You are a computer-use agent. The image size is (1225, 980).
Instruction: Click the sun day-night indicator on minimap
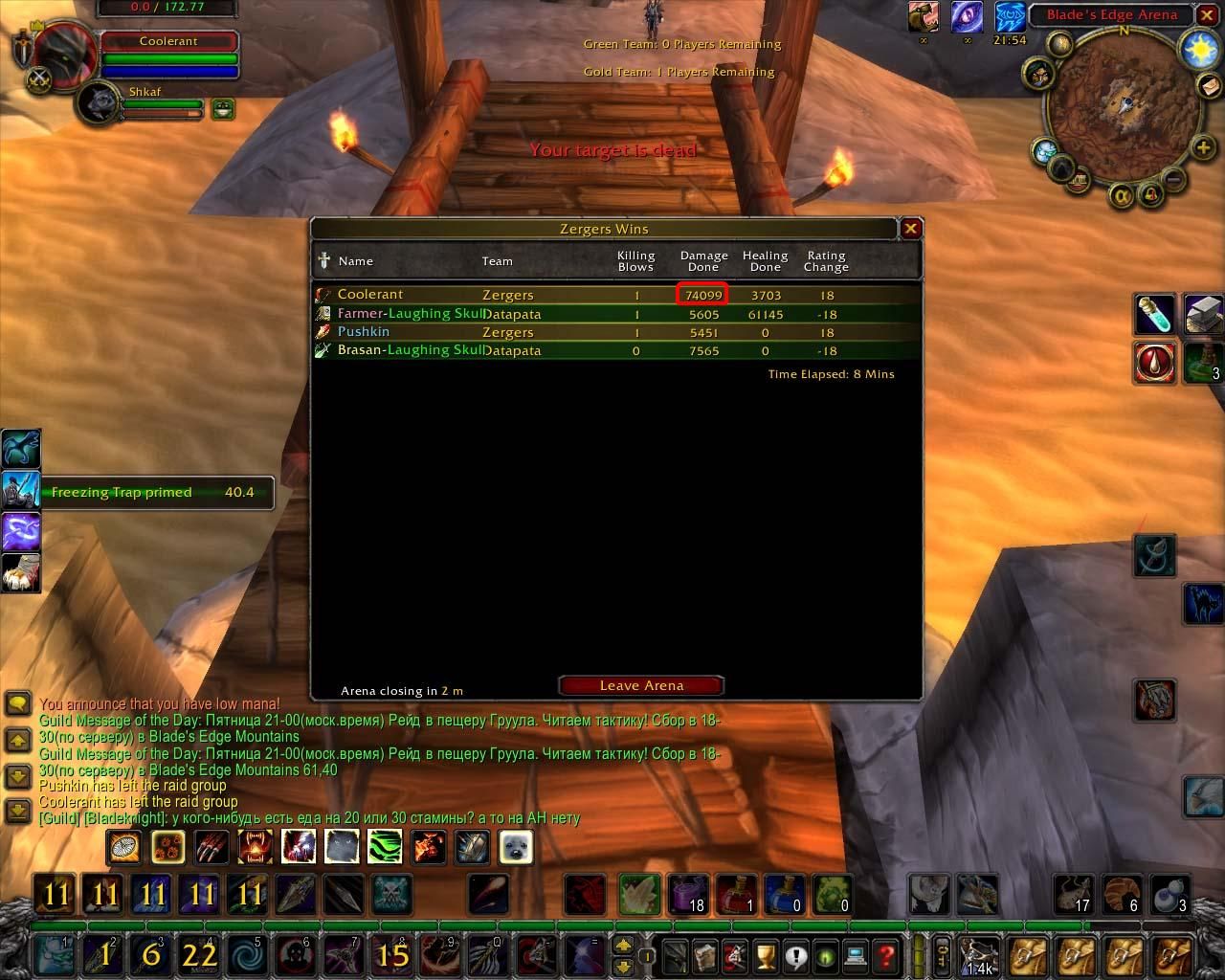coord(1200,50)
